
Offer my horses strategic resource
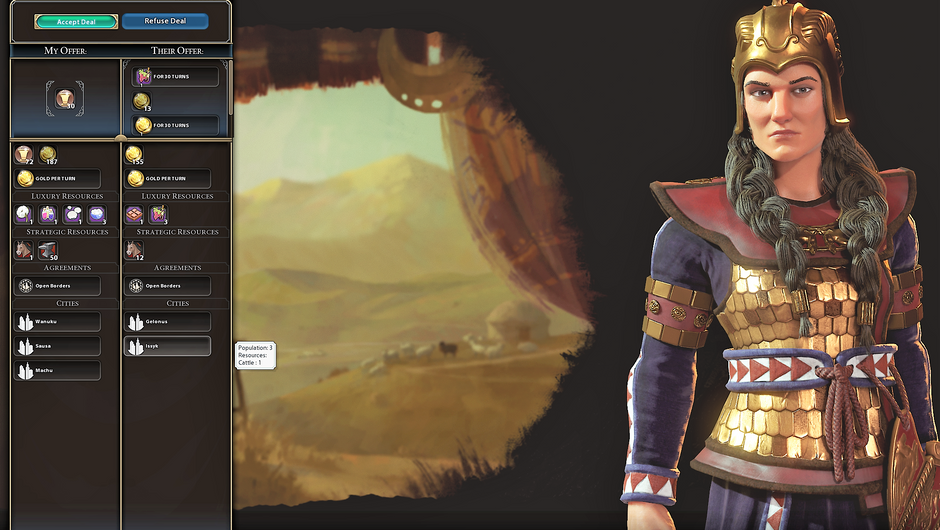pos(24,250)
